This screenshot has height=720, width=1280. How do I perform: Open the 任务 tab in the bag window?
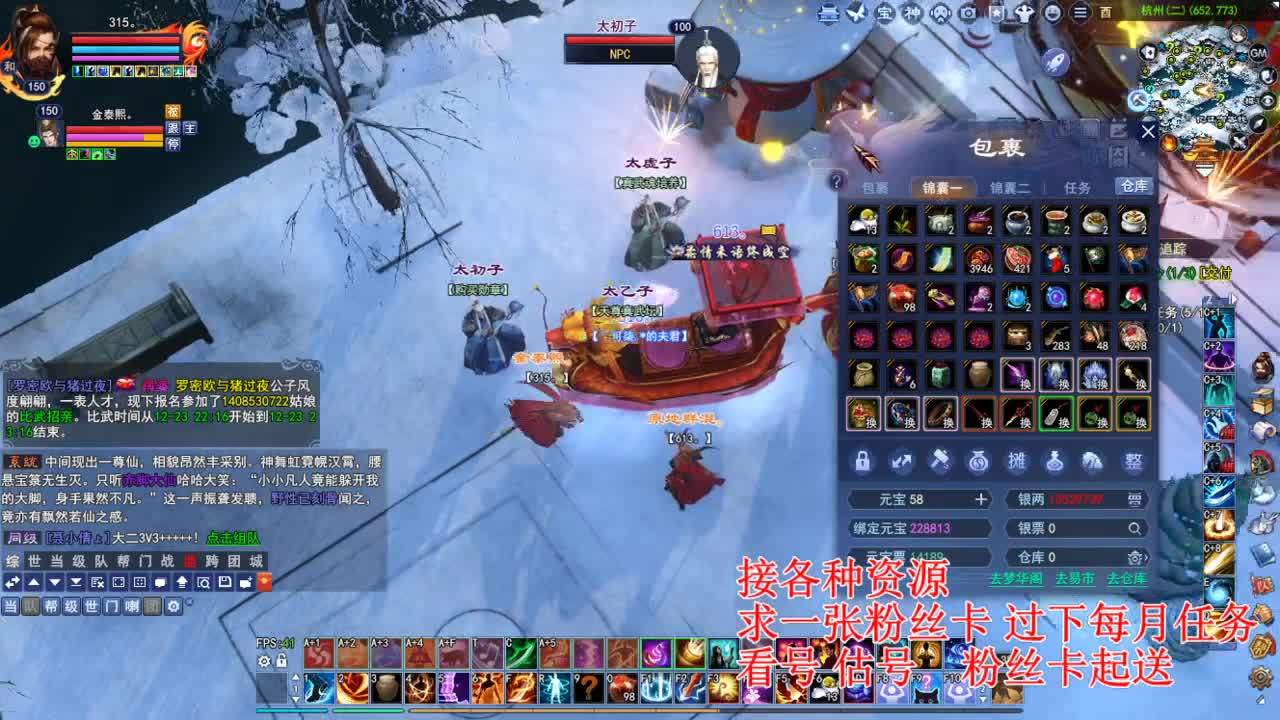click(1077, 186)
